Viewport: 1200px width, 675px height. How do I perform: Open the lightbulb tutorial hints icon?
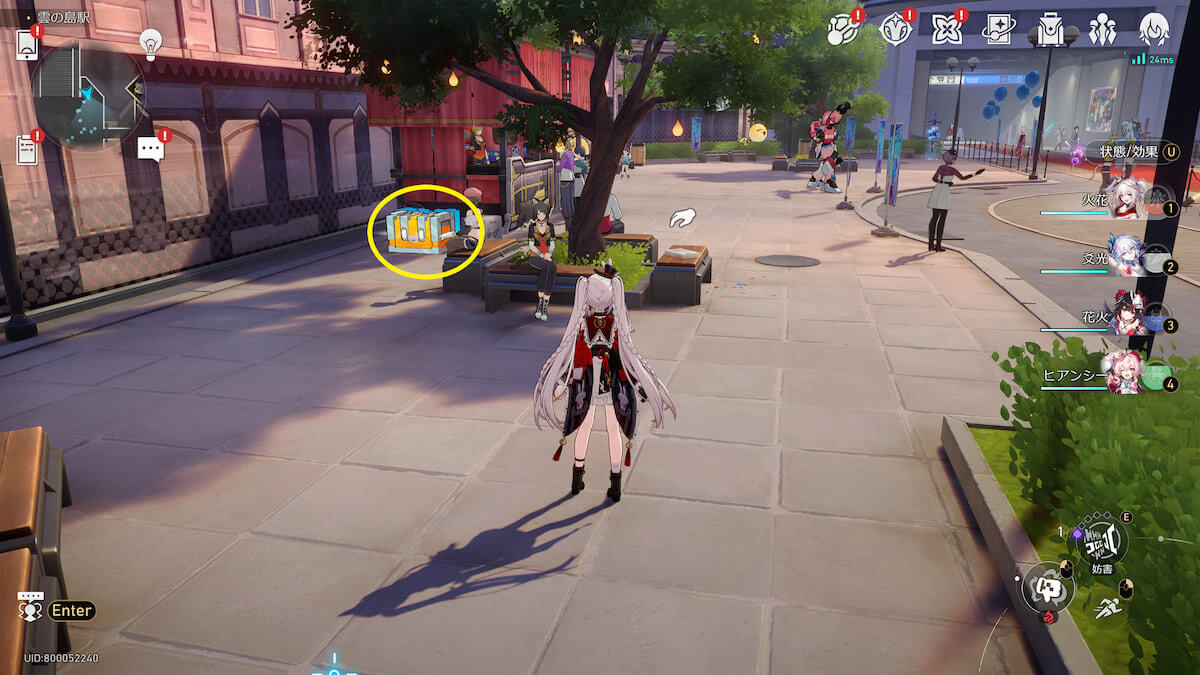pos(150,42)
